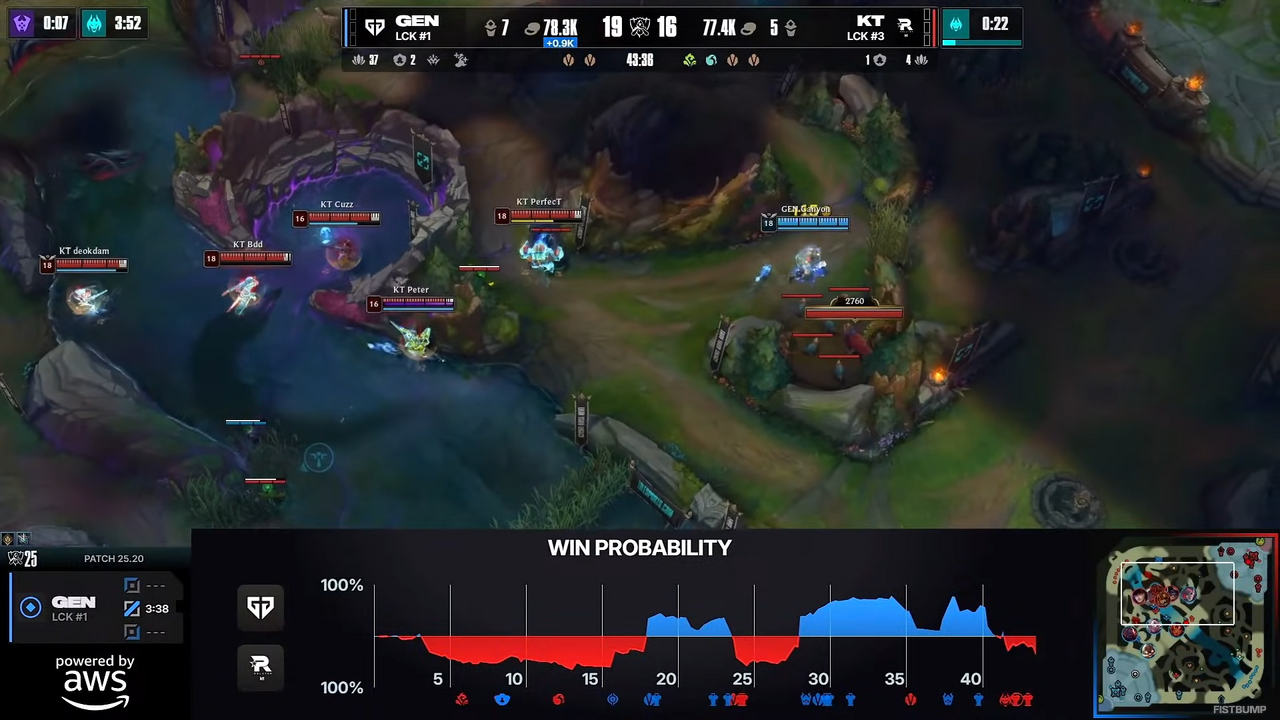1280x720 pixels.
Task: Click the blue Baron marker around minute 20
Action: coord(652,699)
